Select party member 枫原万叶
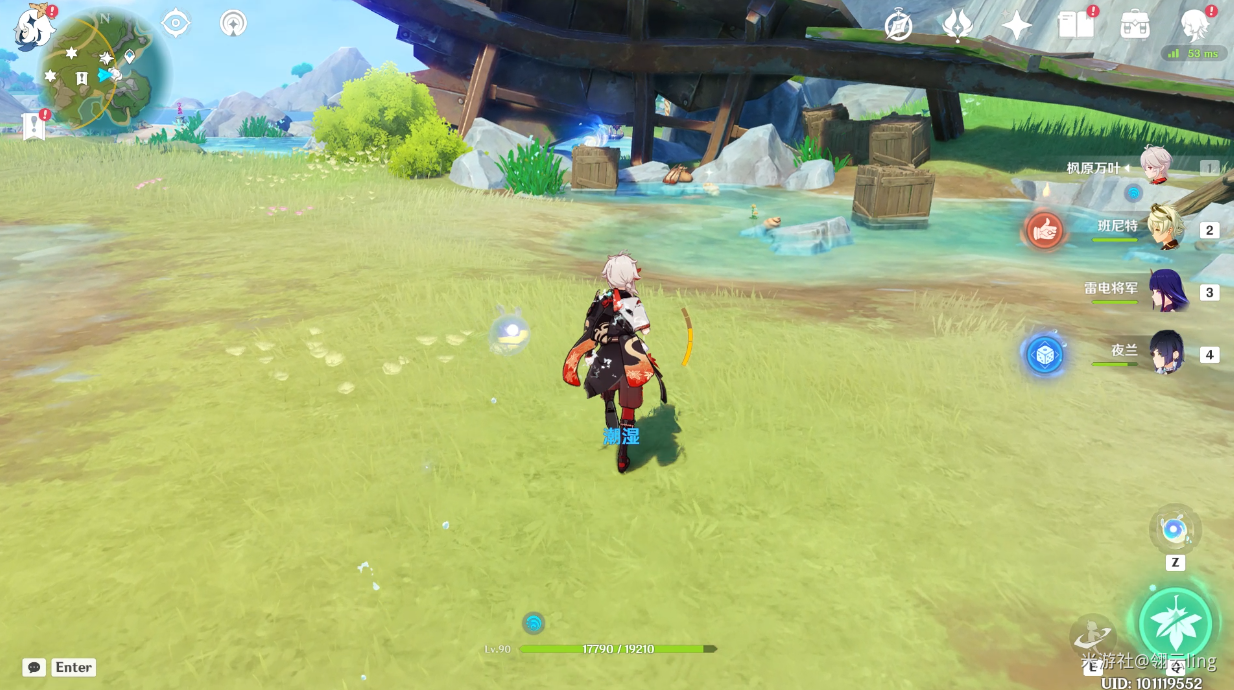 click(x=1156, y=167)
